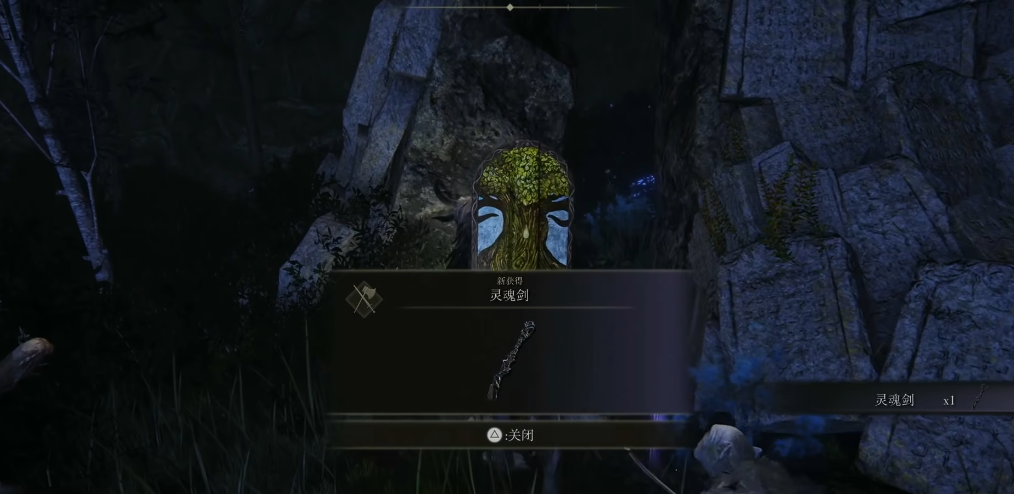Viewport: 1014px width, 494px height.
Task: Select the 灵魂剑 weapon image in the popup
Action: [511, 360]
